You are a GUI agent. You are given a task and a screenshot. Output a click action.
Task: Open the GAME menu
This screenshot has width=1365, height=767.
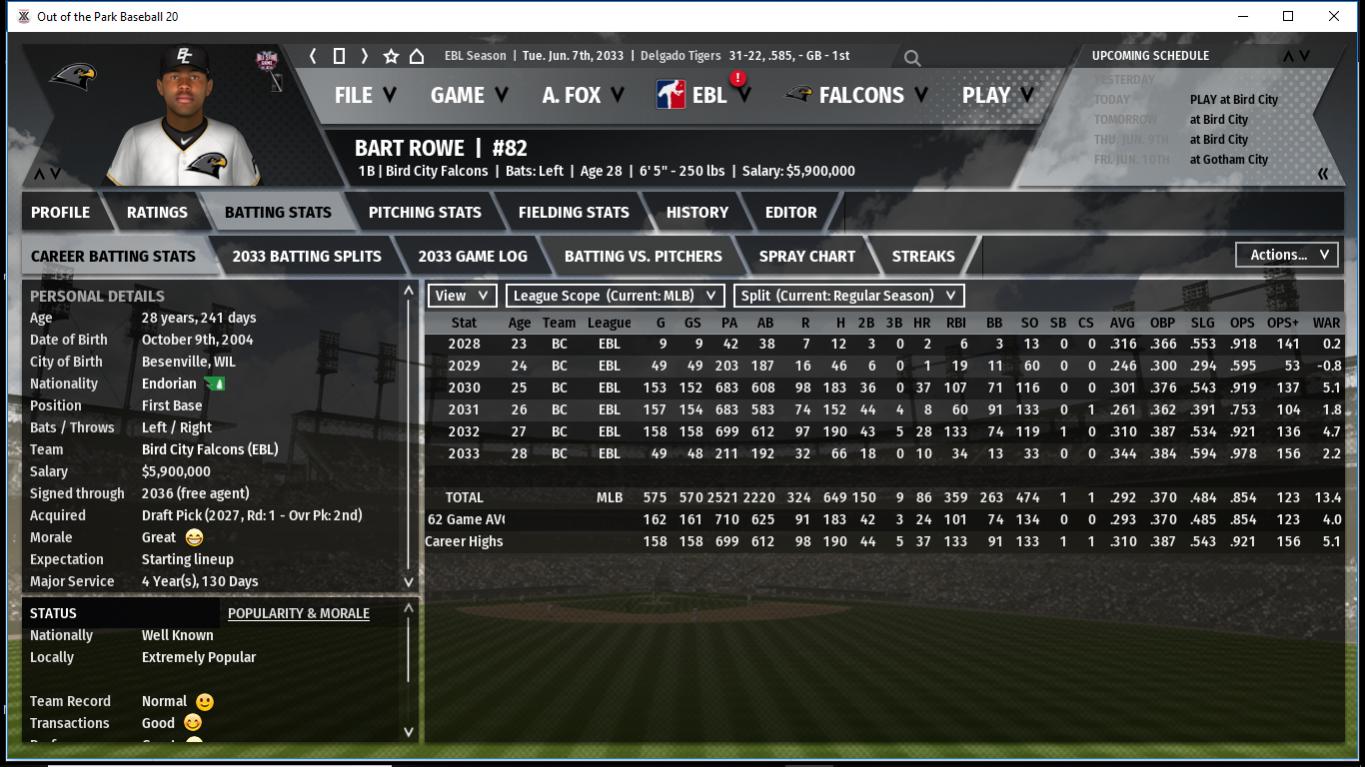(468, 95)
